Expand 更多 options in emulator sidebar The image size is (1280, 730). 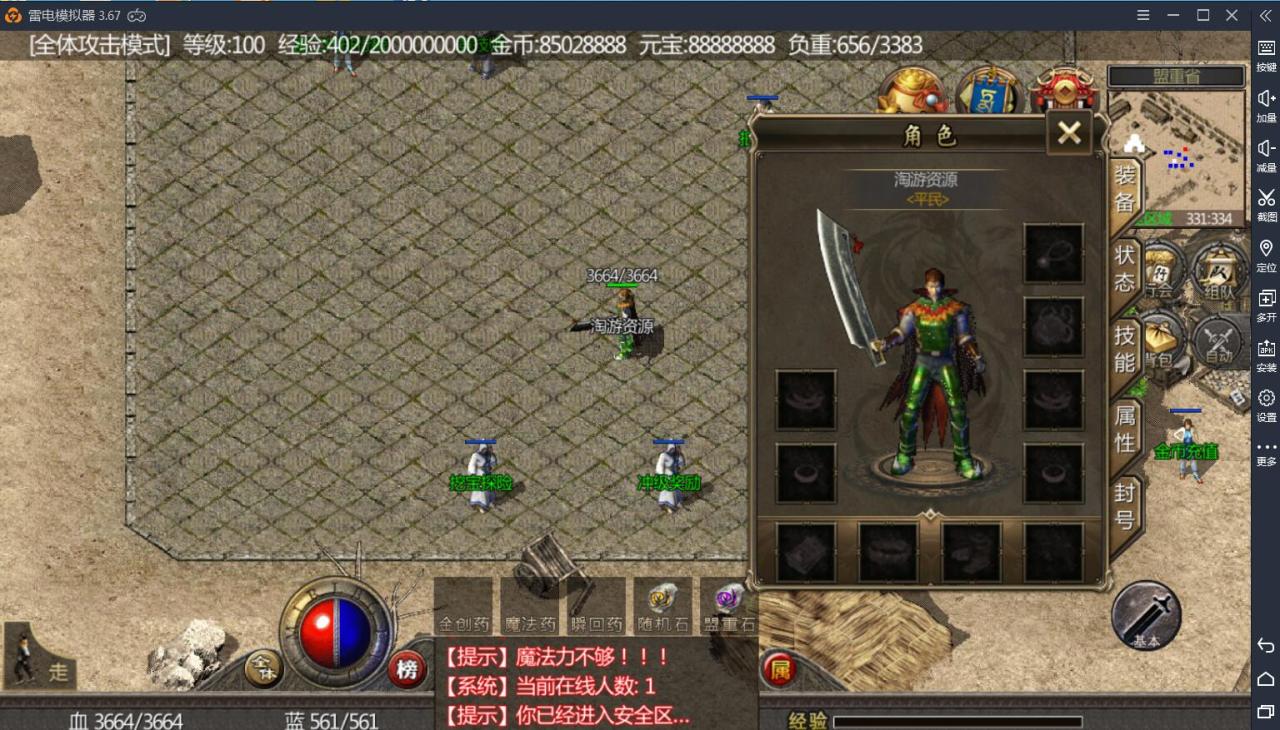pos(1265,450)
